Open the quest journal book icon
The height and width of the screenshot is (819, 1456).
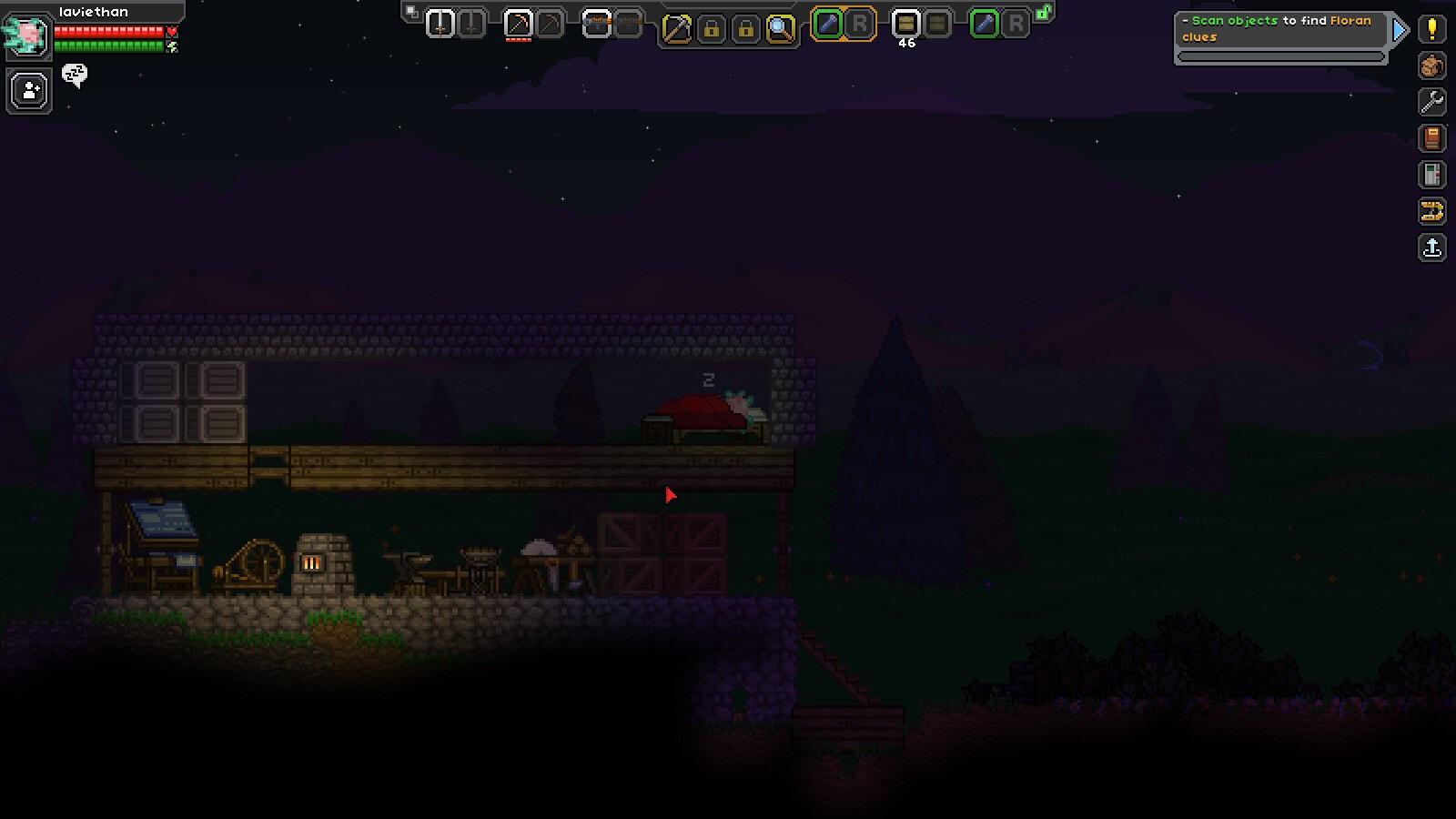click(x=1431, y=138)
